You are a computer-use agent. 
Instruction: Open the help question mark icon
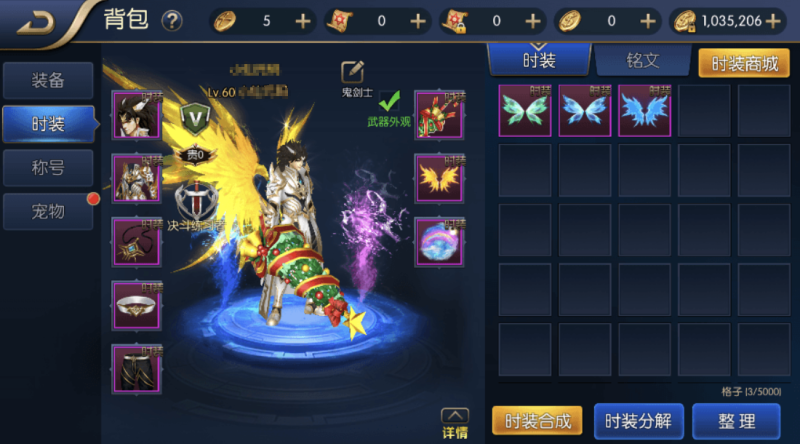[x=172, y=20]
